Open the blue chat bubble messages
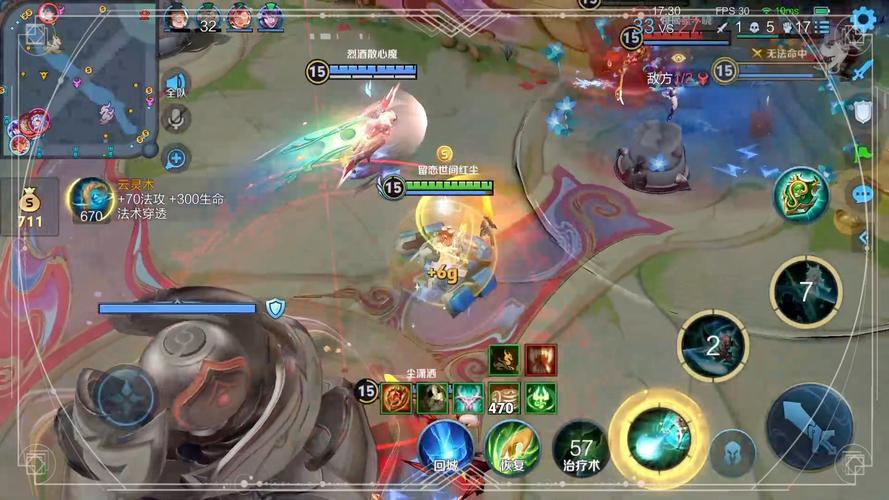This screenshot has width=889, height=500. tap(862, 194)
